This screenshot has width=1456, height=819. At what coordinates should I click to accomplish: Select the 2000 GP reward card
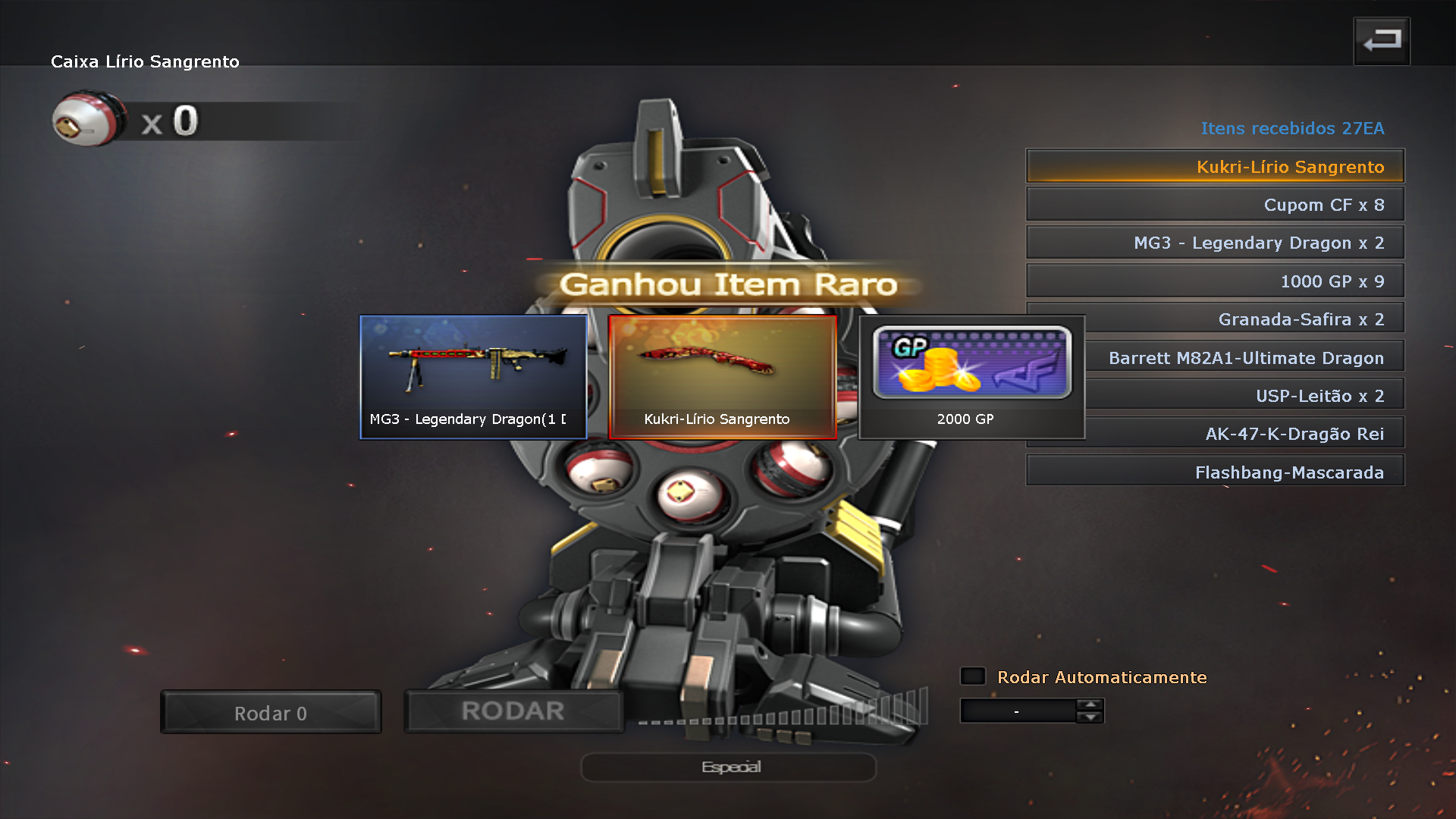click(971, 377)
